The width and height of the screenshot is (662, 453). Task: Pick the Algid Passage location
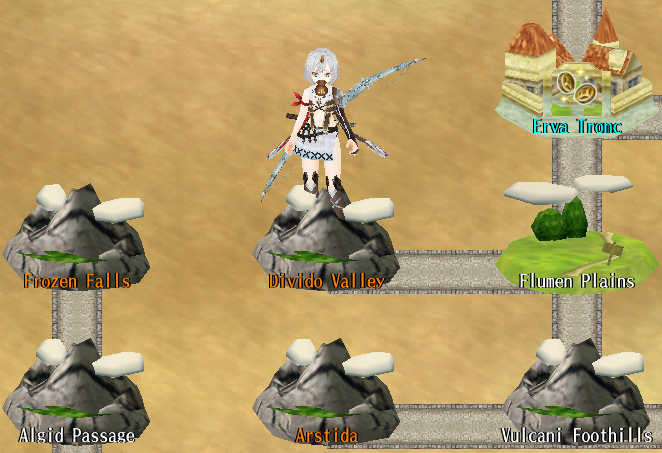76,391
